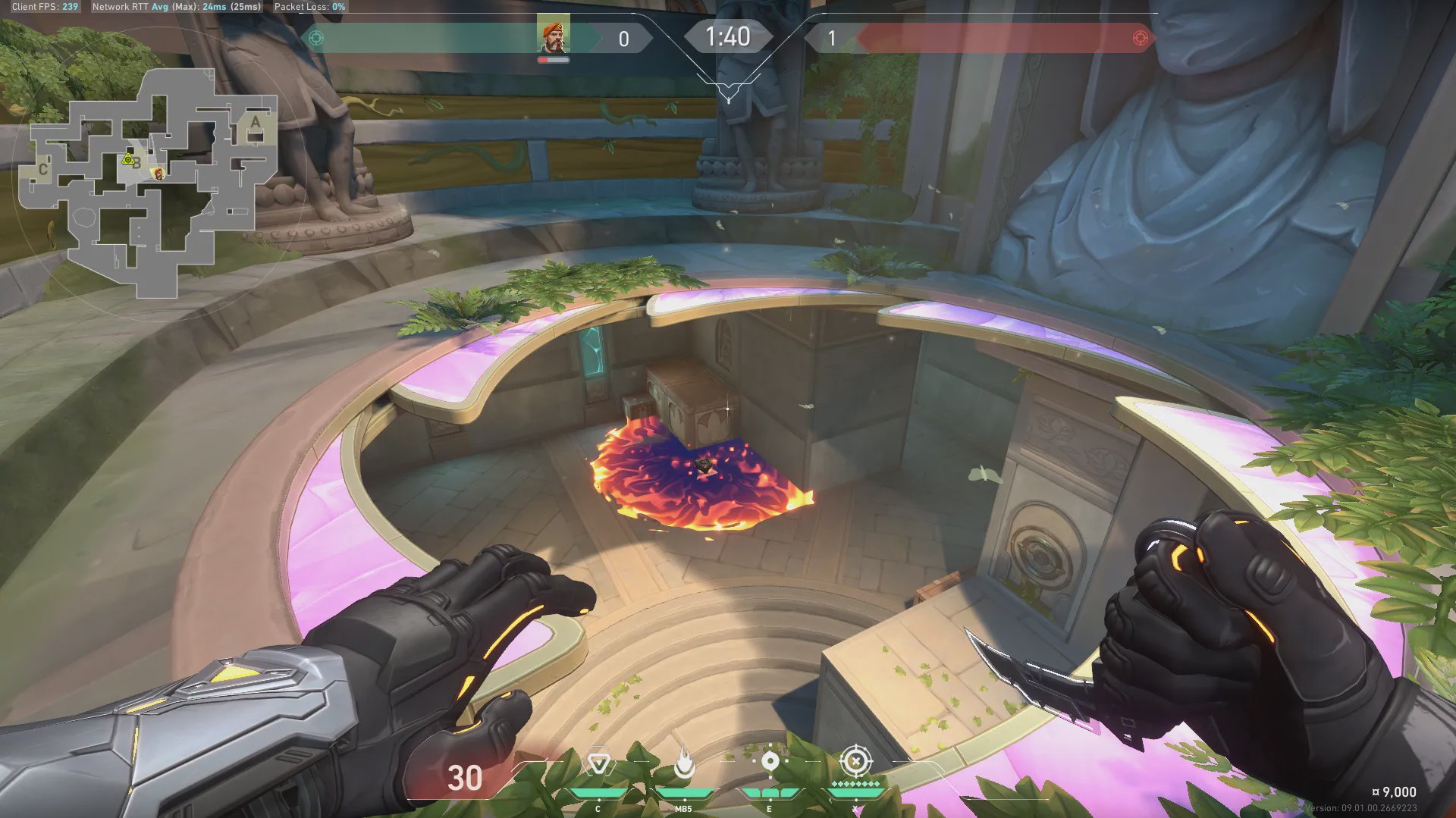This screenshot has width=1456, height=818.
Task: Click the yellow spike icon on minimap
Action: [x=128, y=159]
